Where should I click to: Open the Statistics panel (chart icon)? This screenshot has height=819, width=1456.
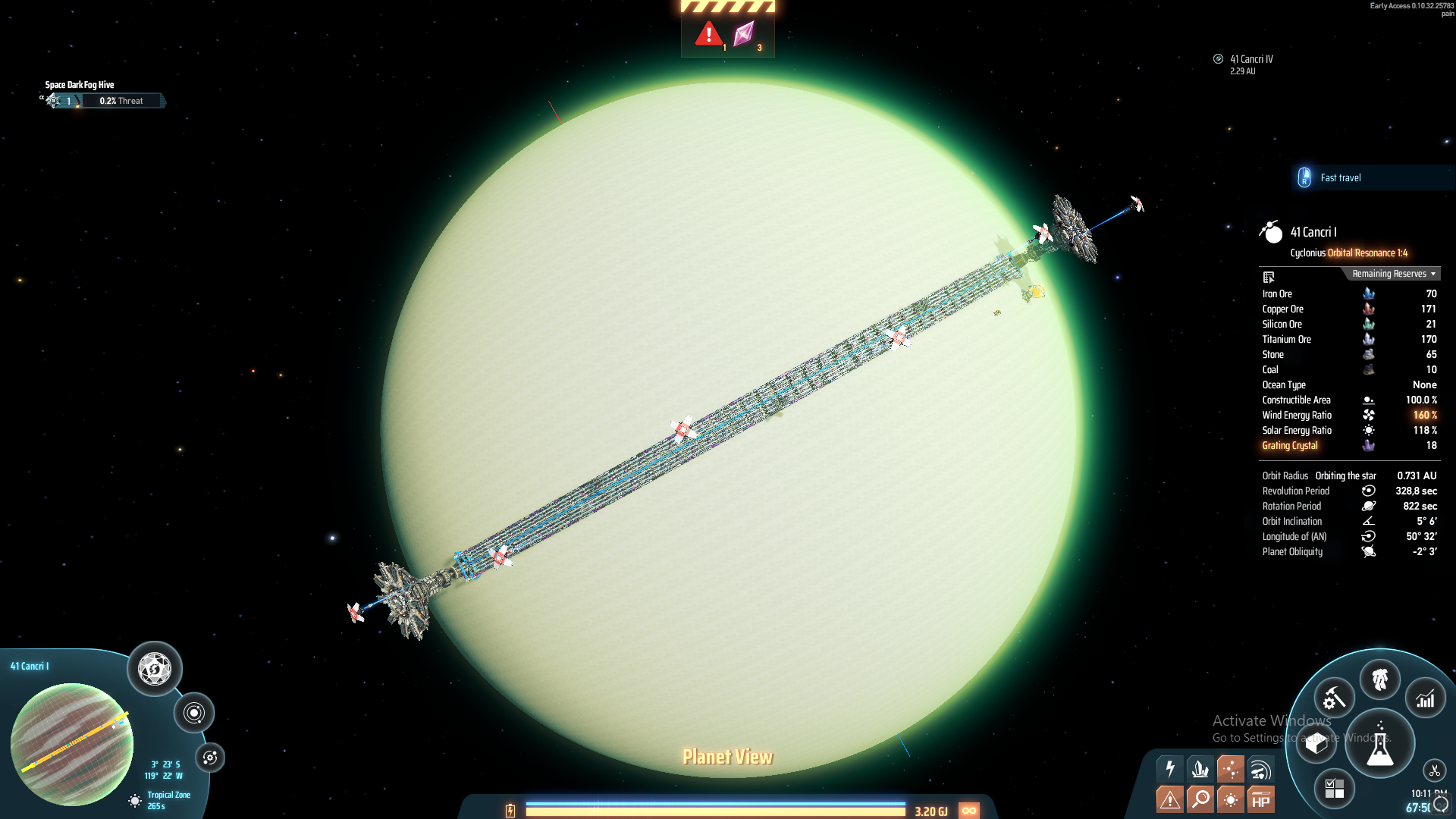pos(1426,698)
